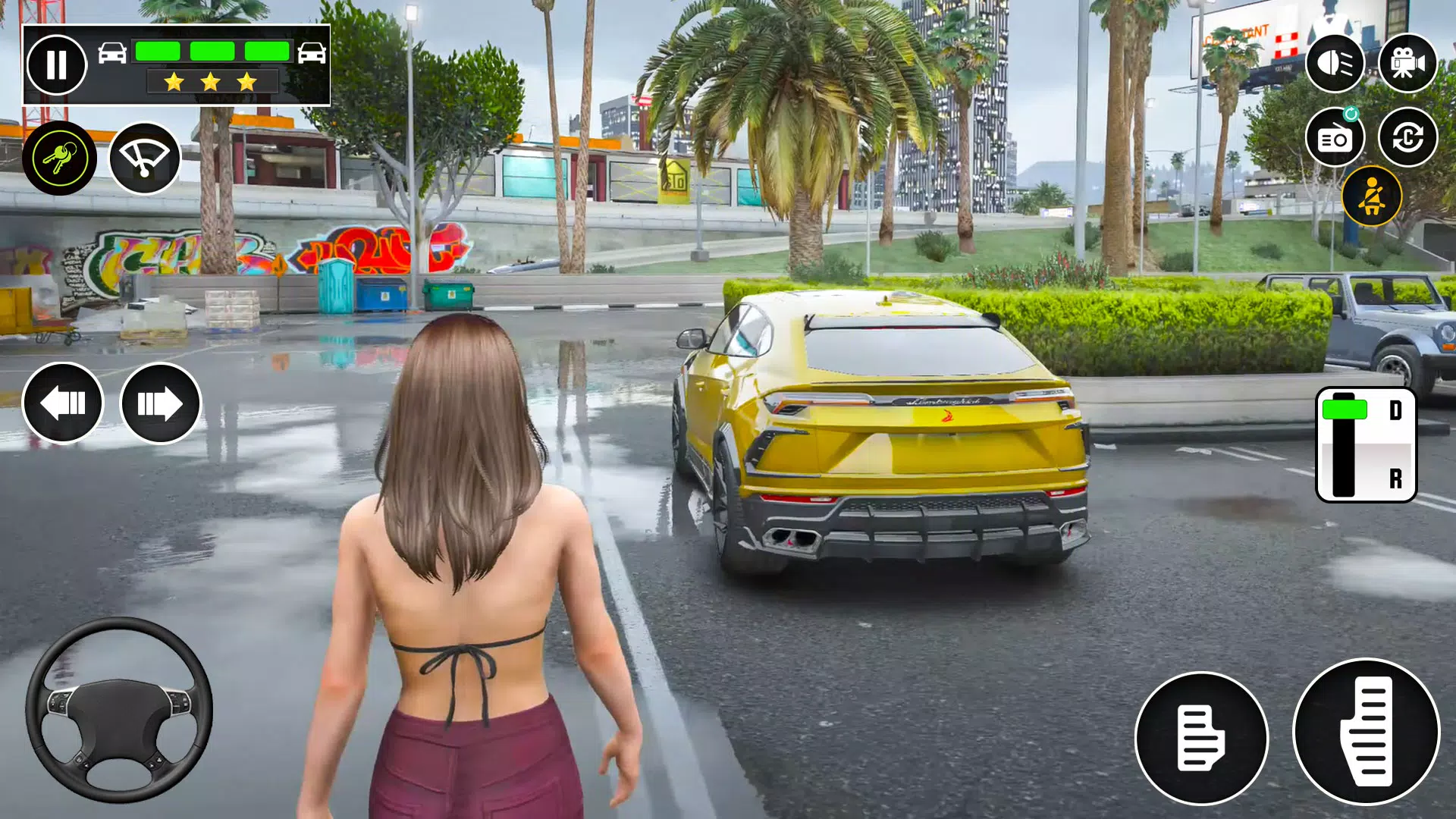This screenshot has height=819, width=1456.
Task: Activate the windshield wiper icon
Action: click(145, 157)
